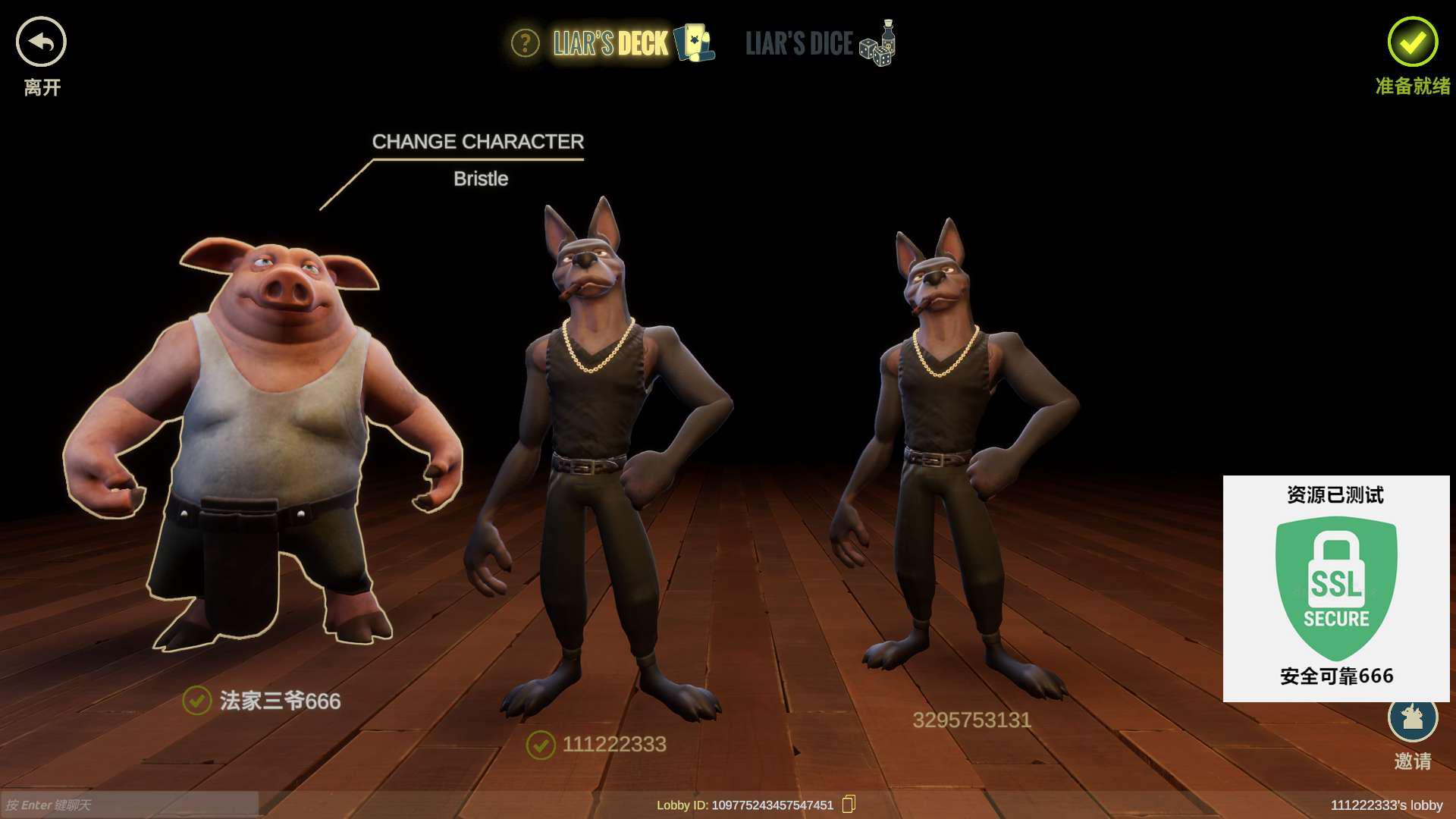1456x819 pixels.
Task: Select the Liar's Deck game mode
Action: pos(632,43)
